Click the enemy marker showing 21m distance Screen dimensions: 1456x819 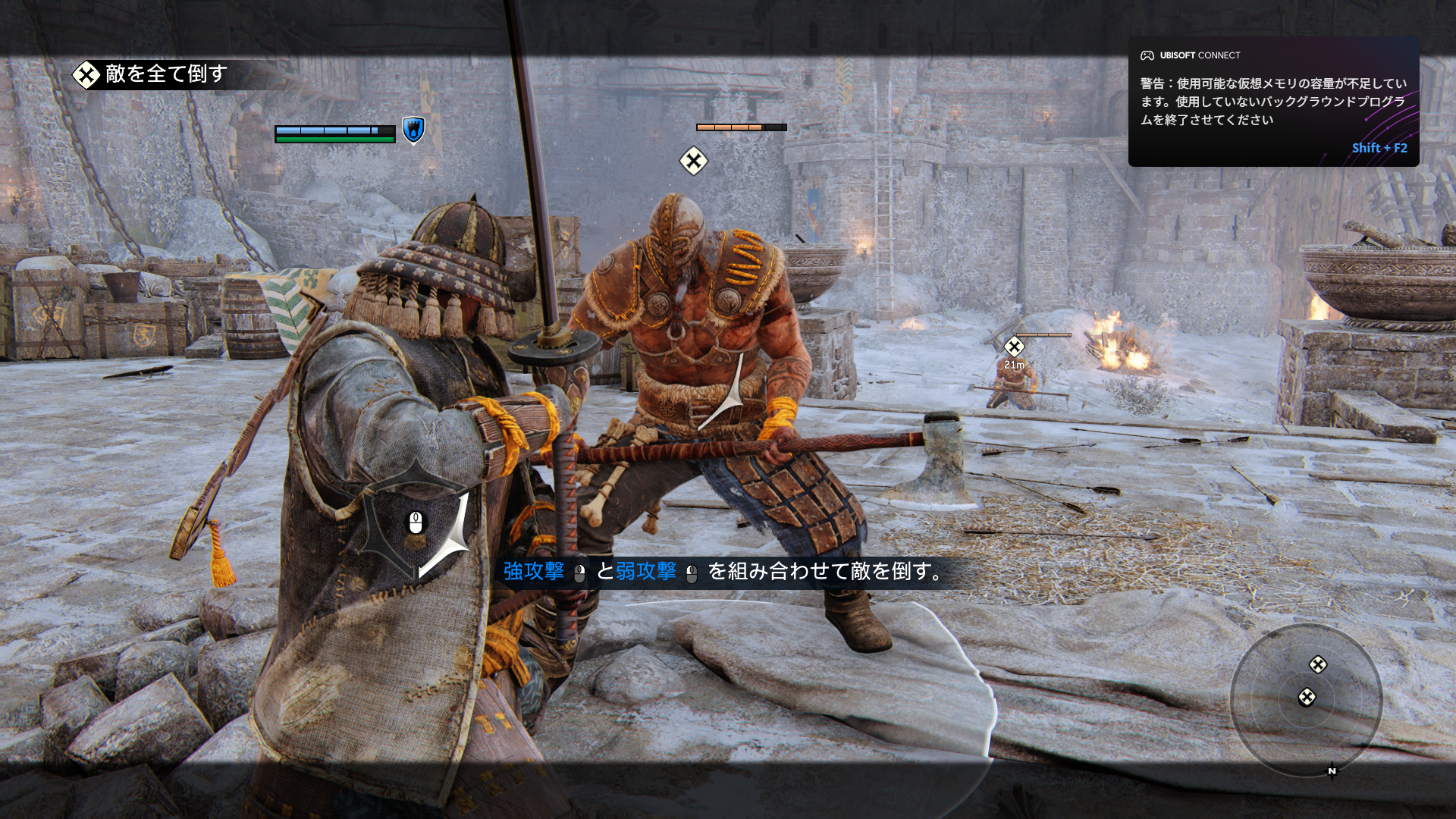coord(1013,347)
